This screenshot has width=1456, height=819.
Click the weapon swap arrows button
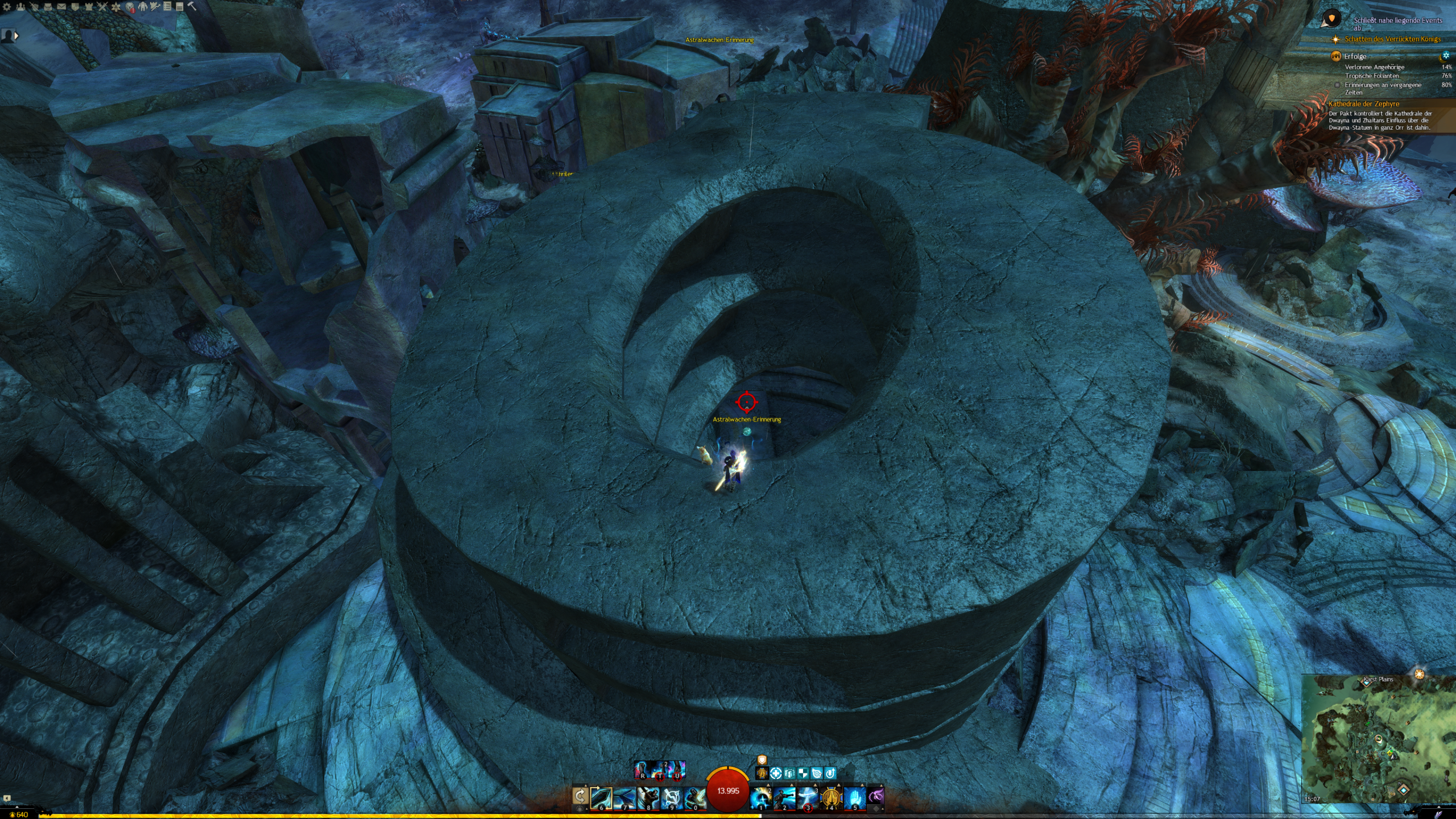coord(580,796)
